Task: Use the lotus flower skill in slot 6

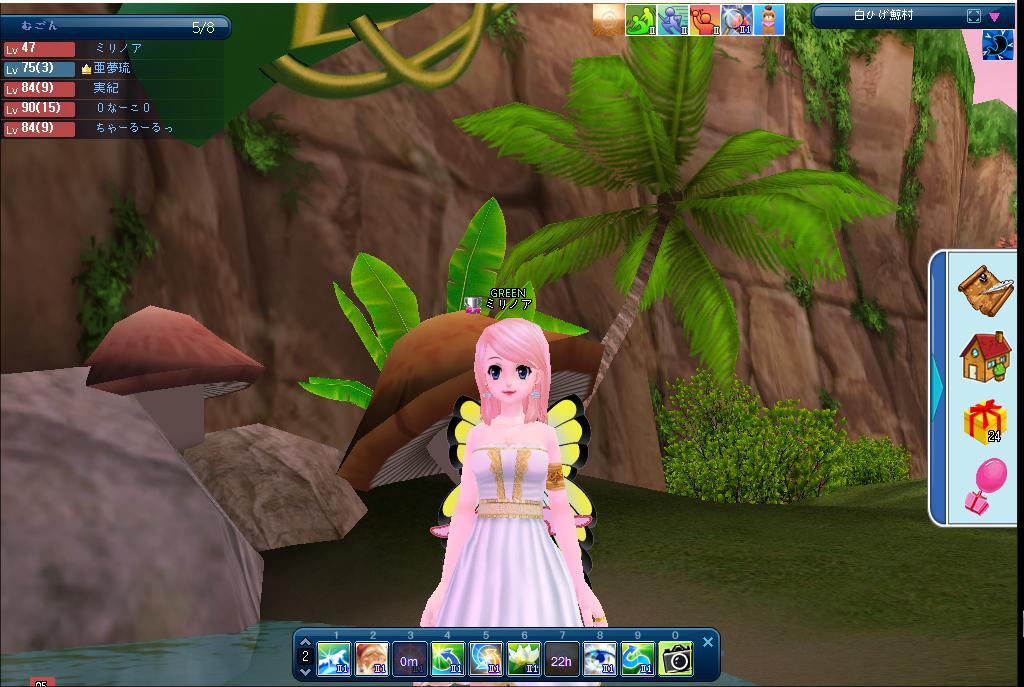Action: pos(524,659)
